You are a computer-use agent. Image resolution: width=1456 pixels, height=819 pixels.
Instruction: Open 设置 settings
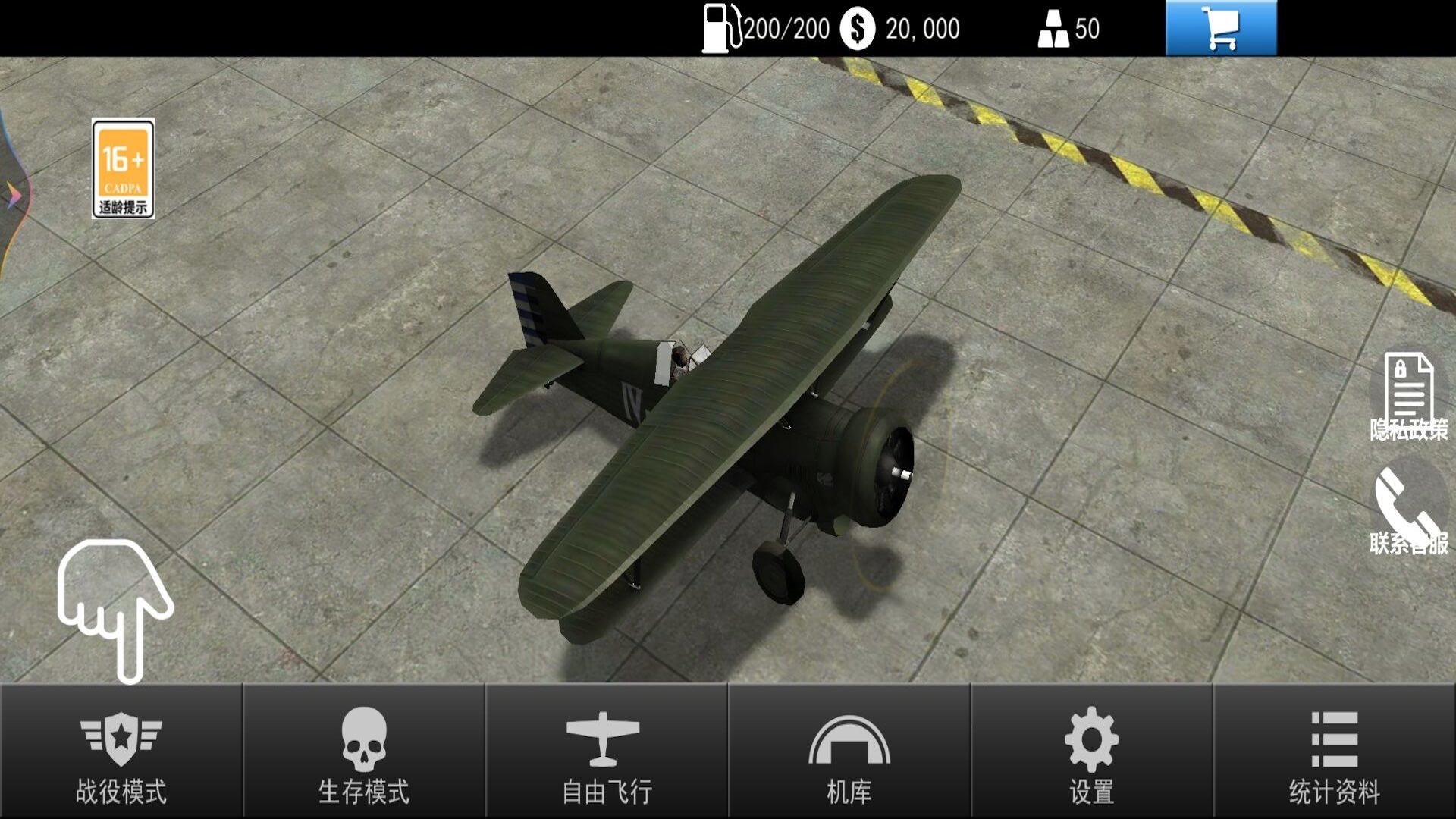[1092, 752]
